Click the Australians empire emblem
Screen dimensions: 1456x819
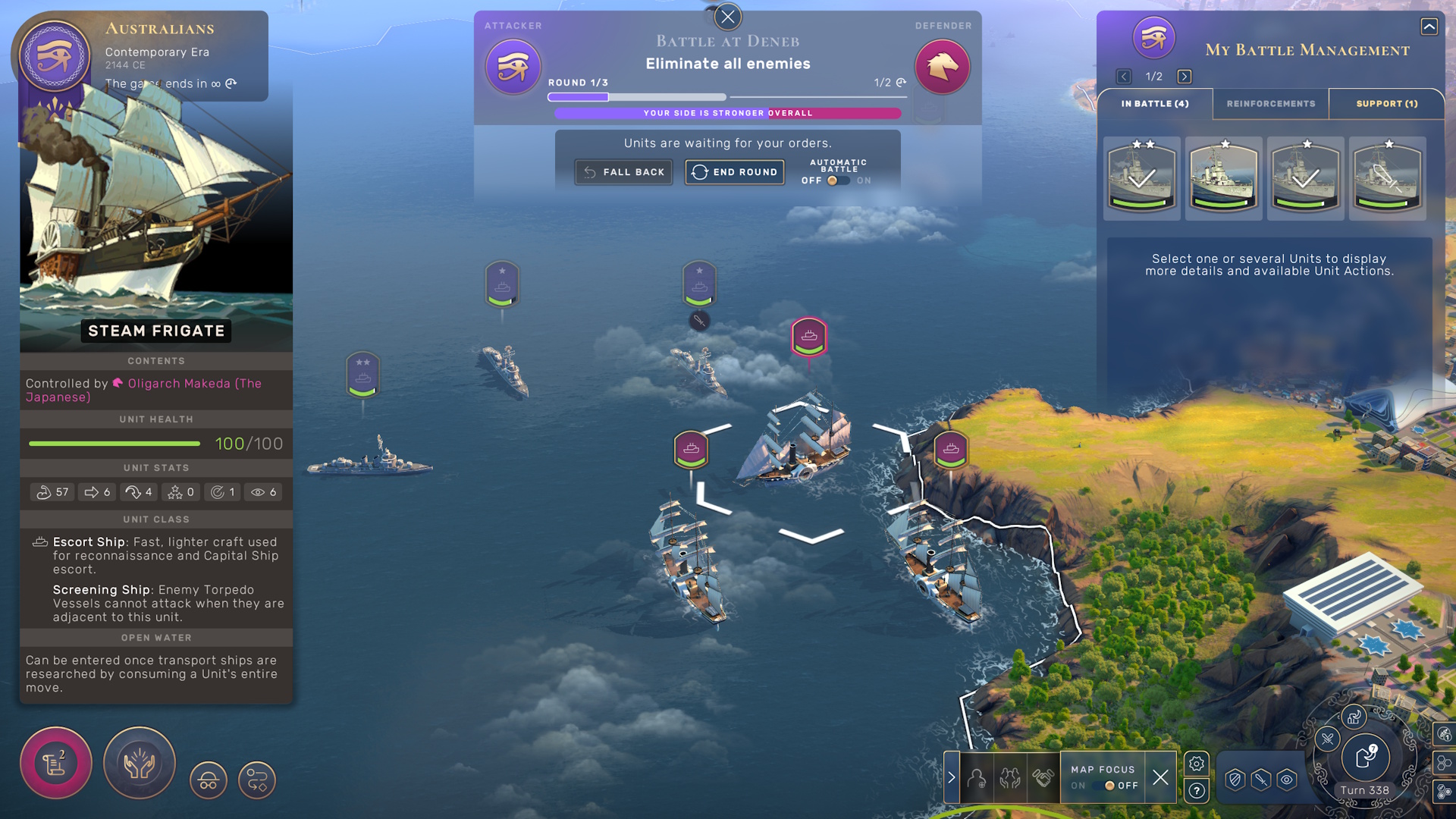point(55,57)
